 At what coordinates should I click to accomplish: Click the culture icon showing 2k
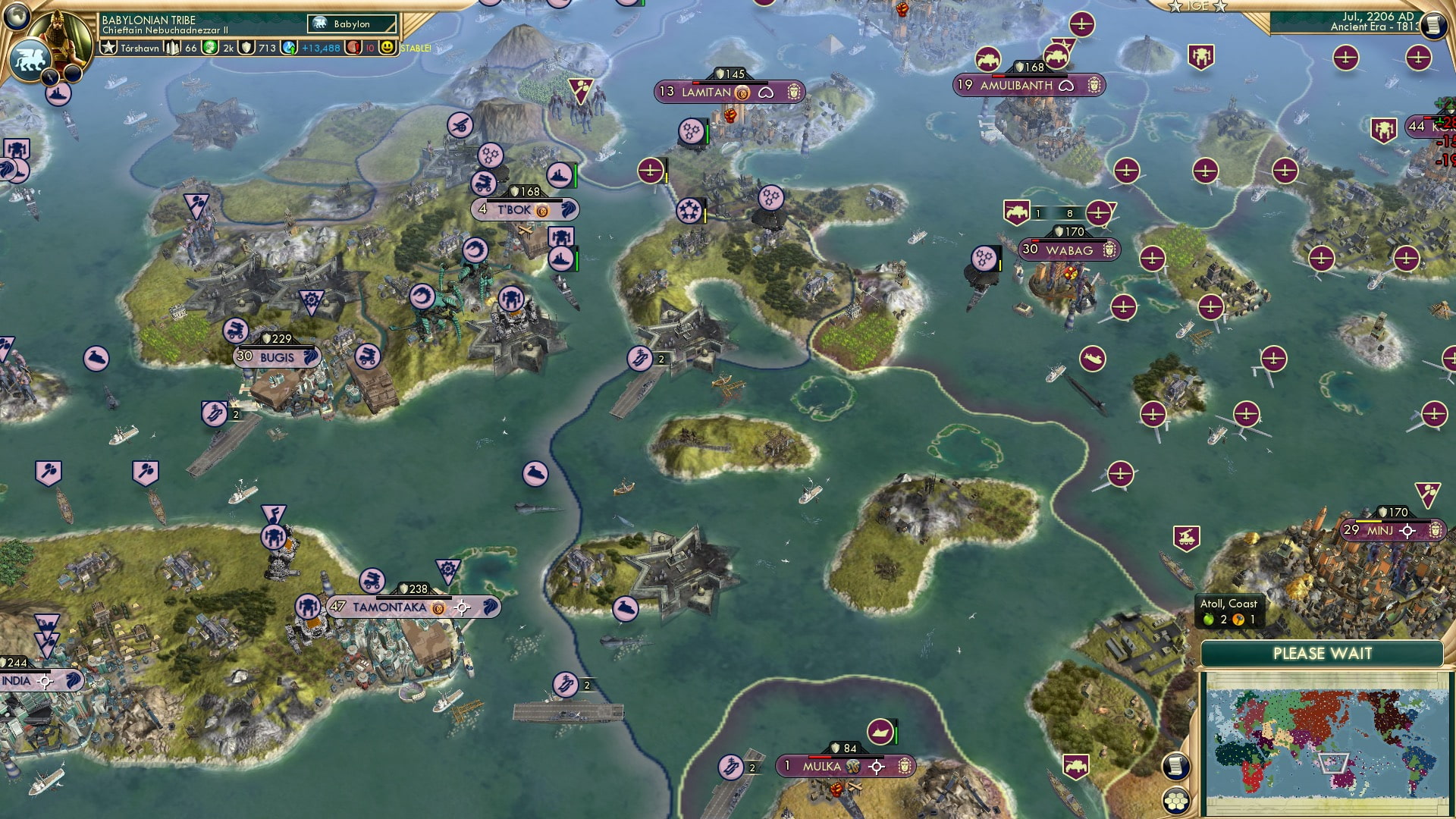[x=209, y=46]
